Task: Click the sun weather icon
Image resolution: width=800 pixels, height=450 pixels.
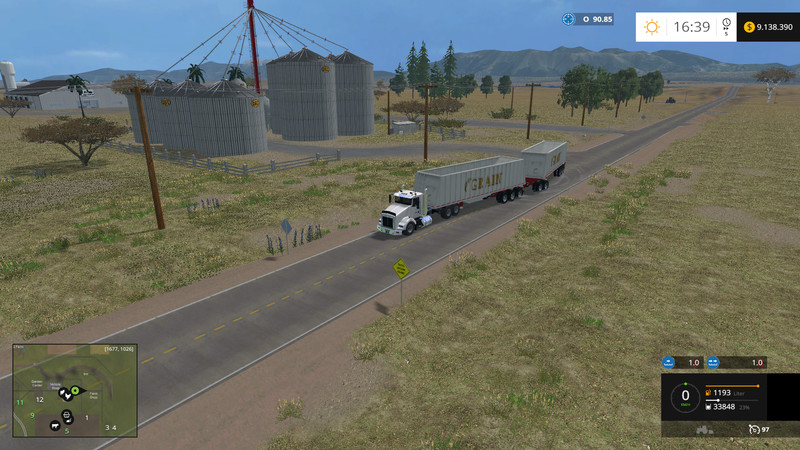Action: 652,27
